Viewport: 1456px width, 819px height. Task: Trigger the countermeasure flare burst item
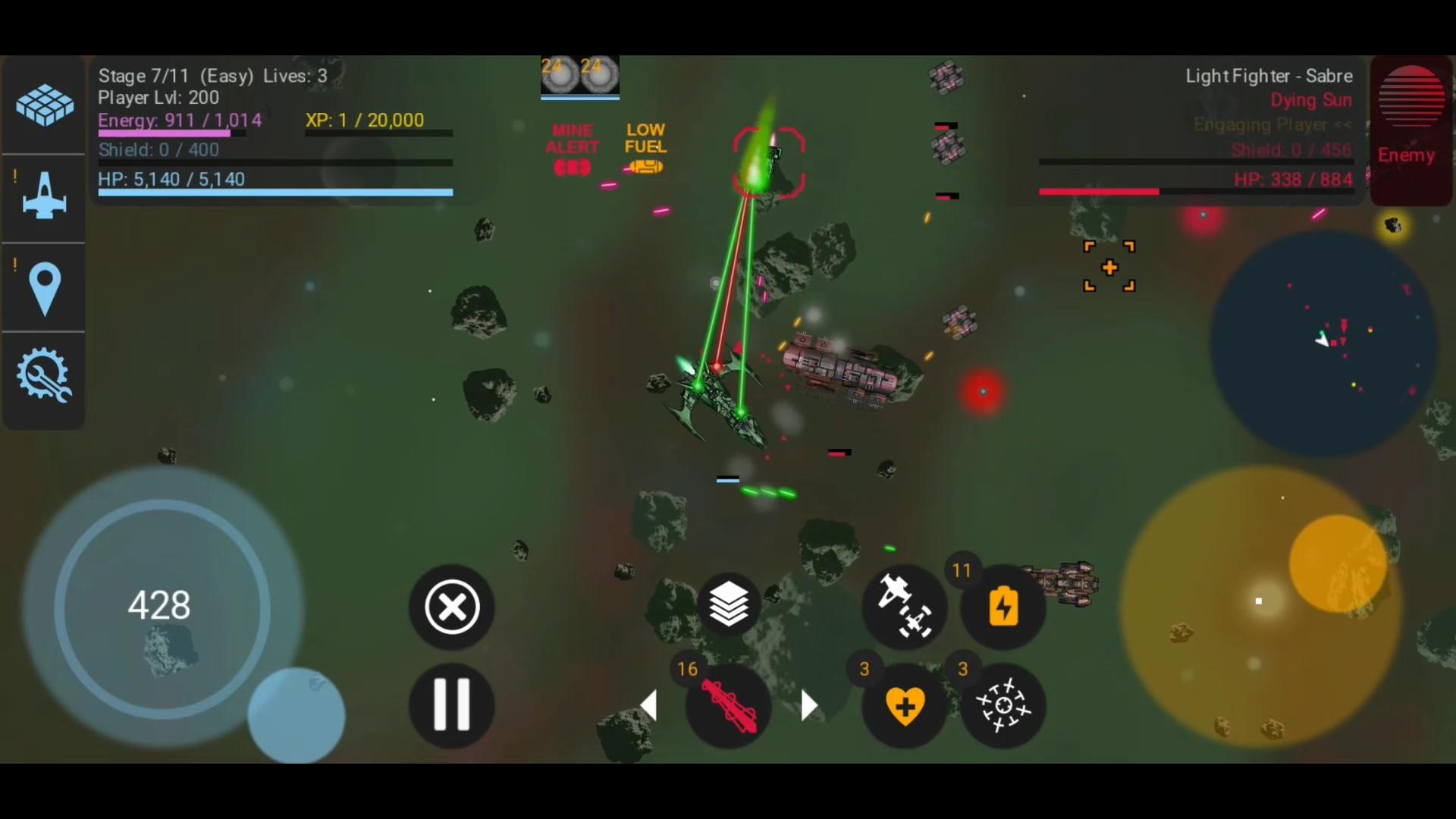[1003, 705]
